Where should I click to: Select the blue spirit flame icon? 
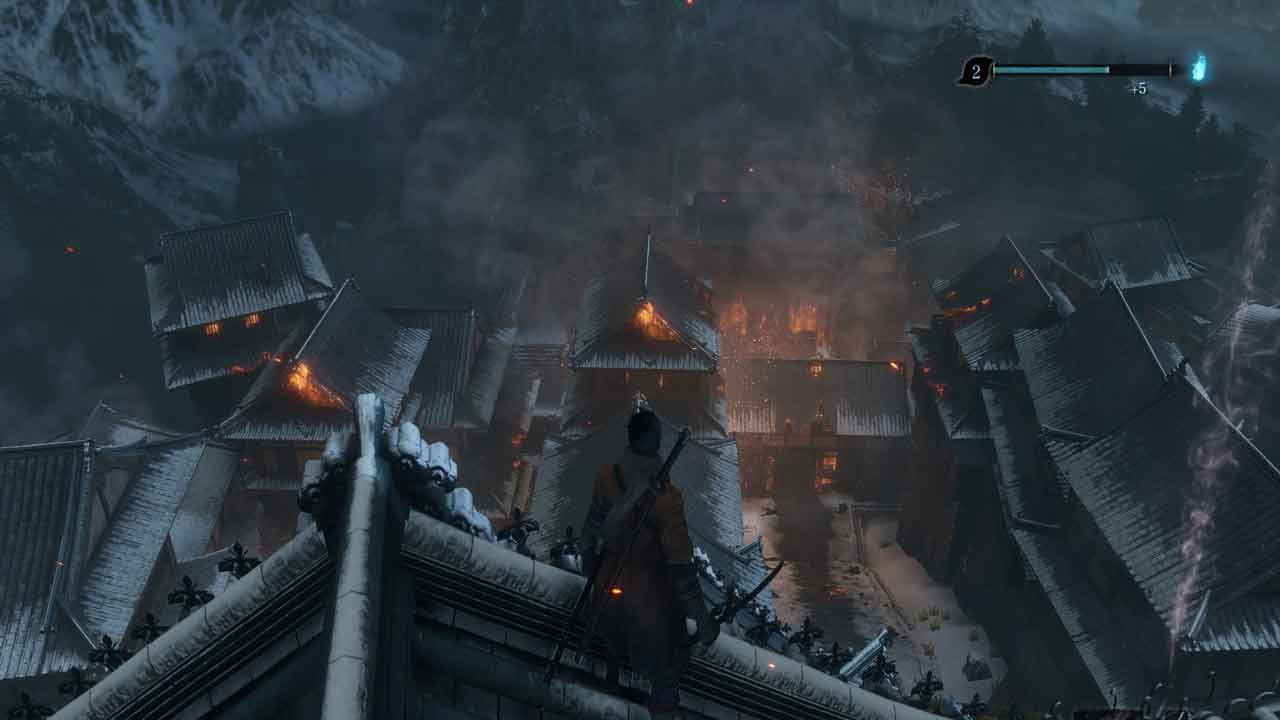(1198, 68)
